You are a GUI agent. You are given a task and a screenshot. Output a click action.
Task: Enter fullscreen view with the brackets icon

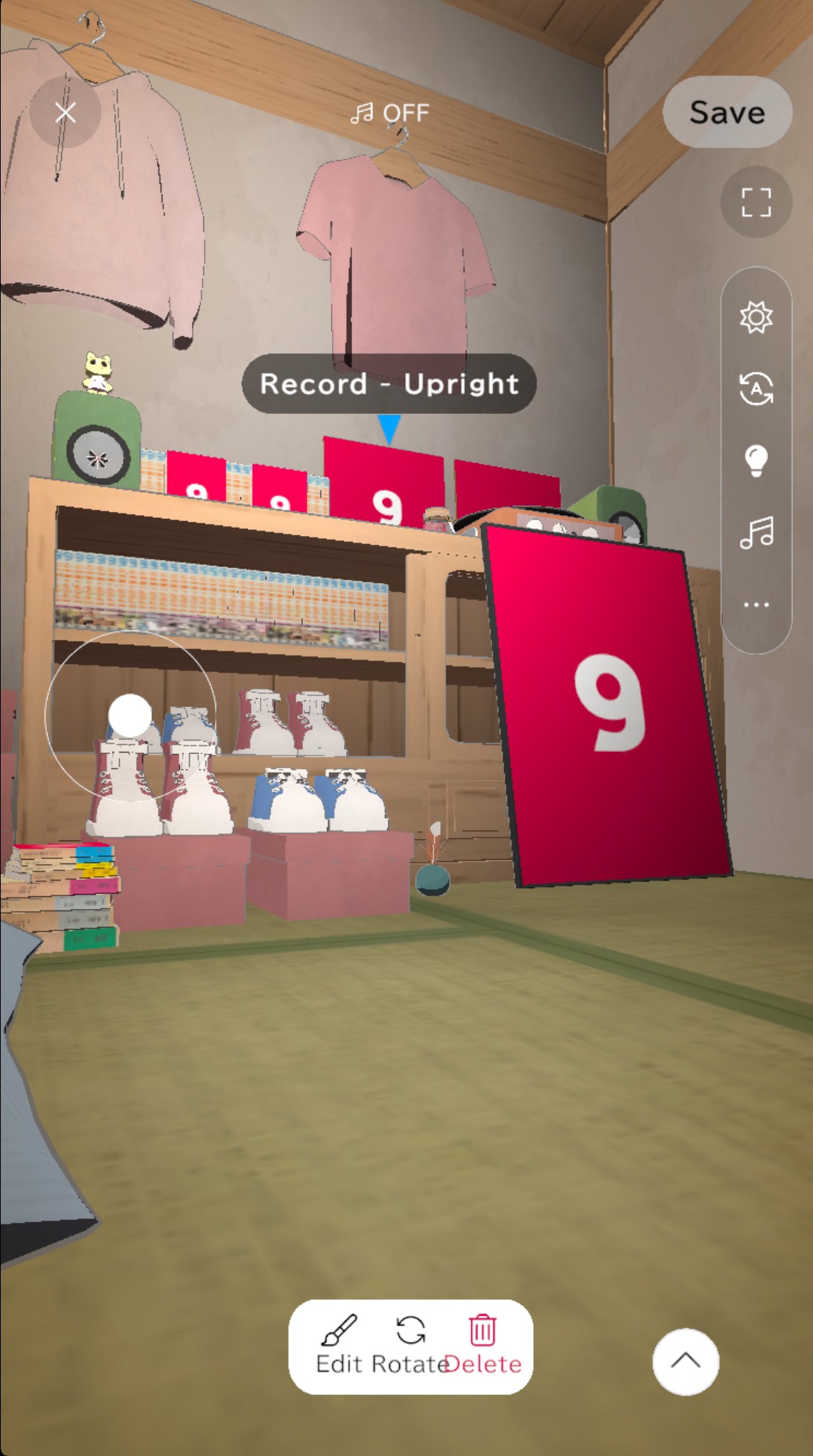point(756,202)
